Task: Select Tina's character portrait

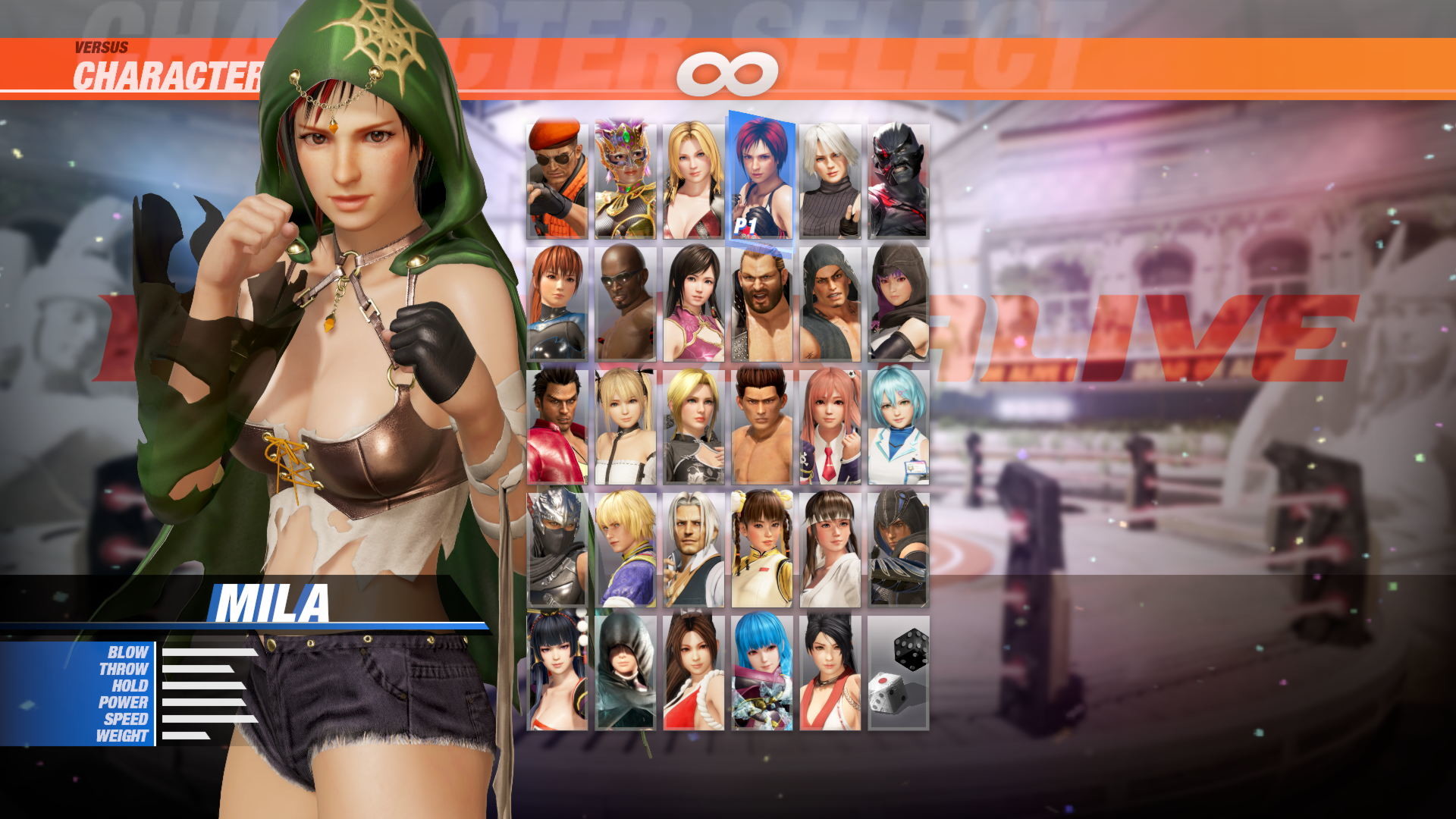Action: coord(694,174)
